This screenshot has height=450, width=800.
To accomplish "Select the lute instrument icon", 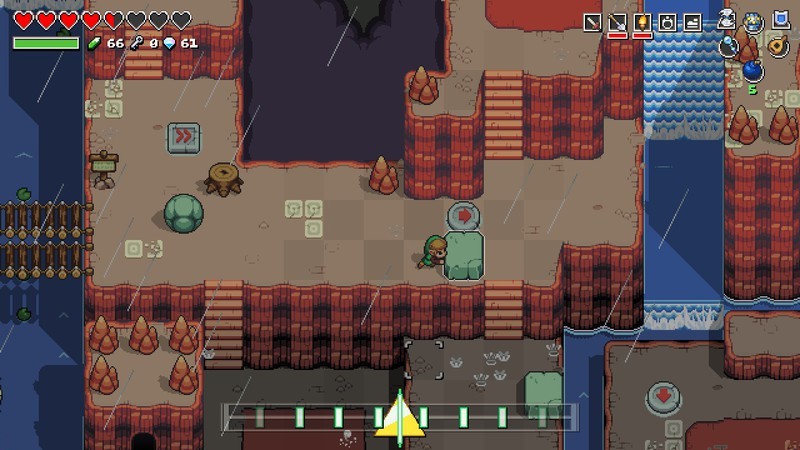I will coord(779,45).
